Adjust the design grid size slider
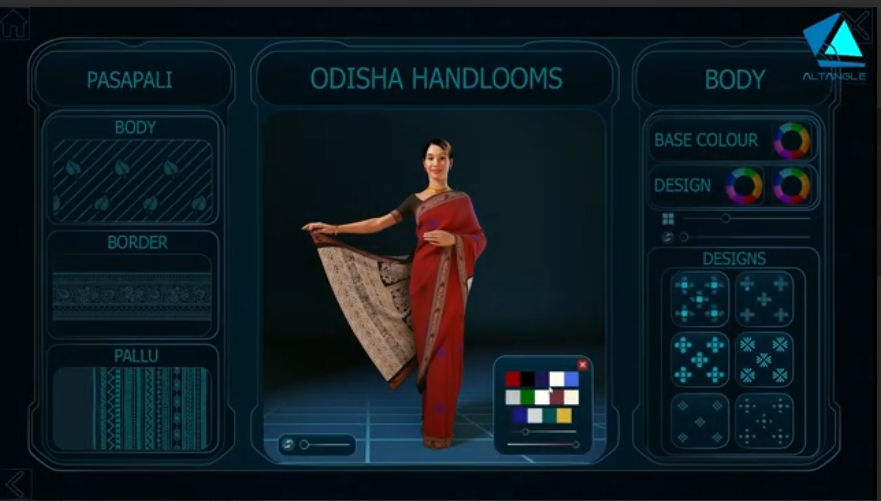The width and height of the screenshot is (881, 501). click(726, 218)
